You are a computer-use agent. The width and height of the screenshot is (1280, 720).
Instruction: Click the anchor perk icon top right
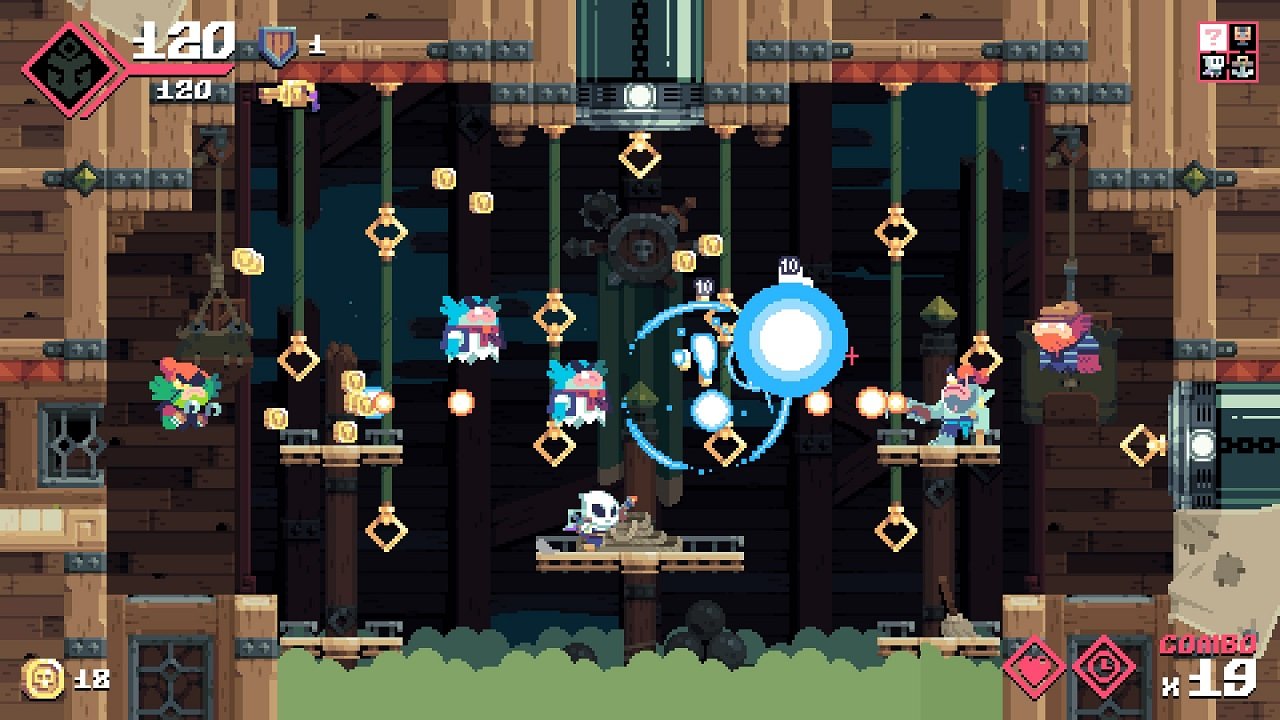tap(1242, 67)
